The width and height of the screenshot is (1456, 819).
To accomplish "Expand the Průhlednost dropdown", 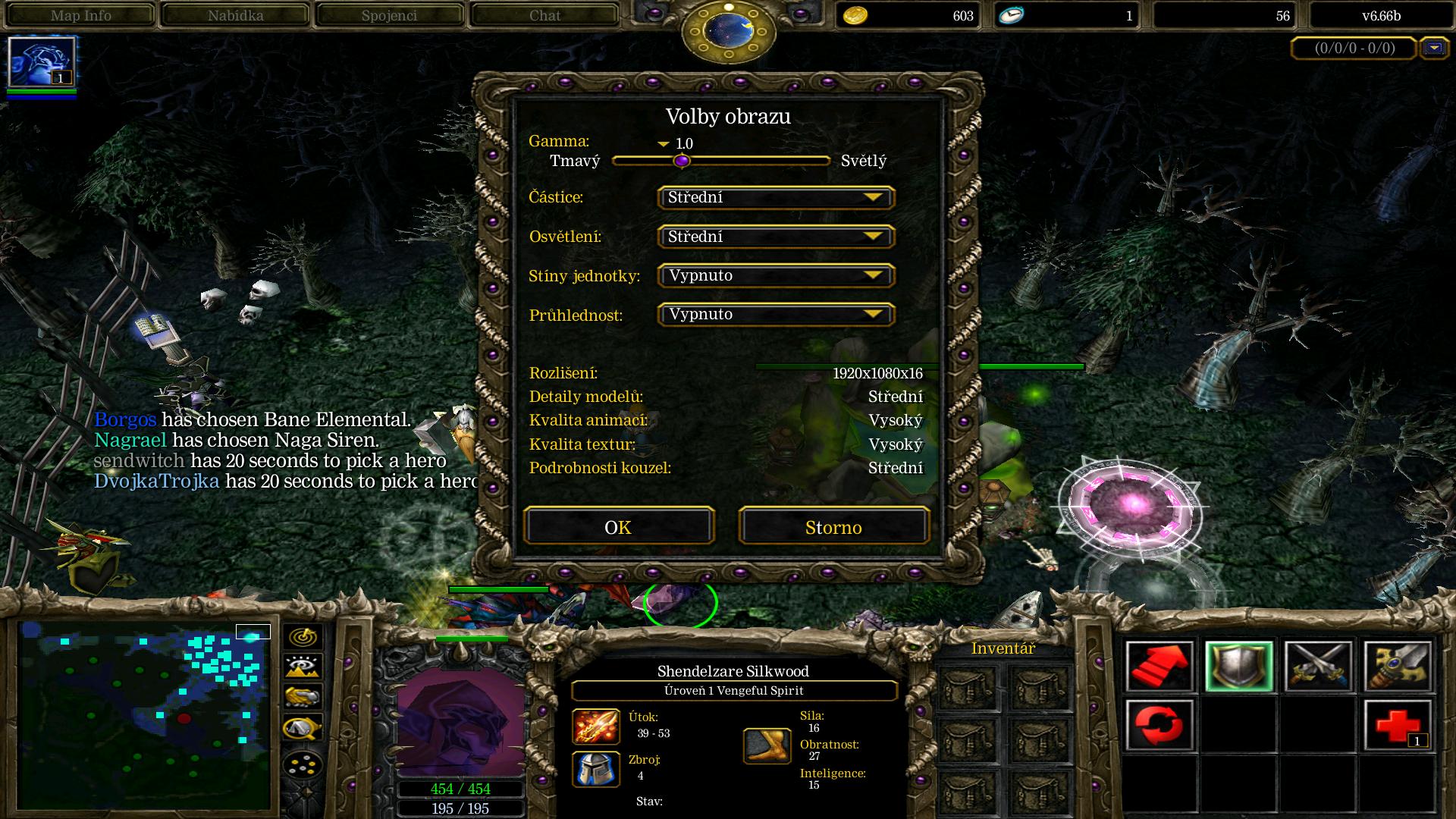I will pos(776,315).
